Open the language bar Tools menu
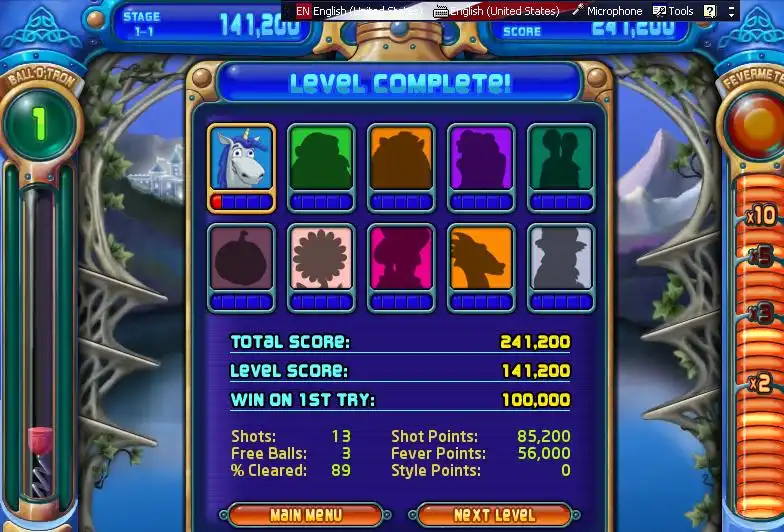The height and width of the screenshot is (532, 784). coord(673,11)
